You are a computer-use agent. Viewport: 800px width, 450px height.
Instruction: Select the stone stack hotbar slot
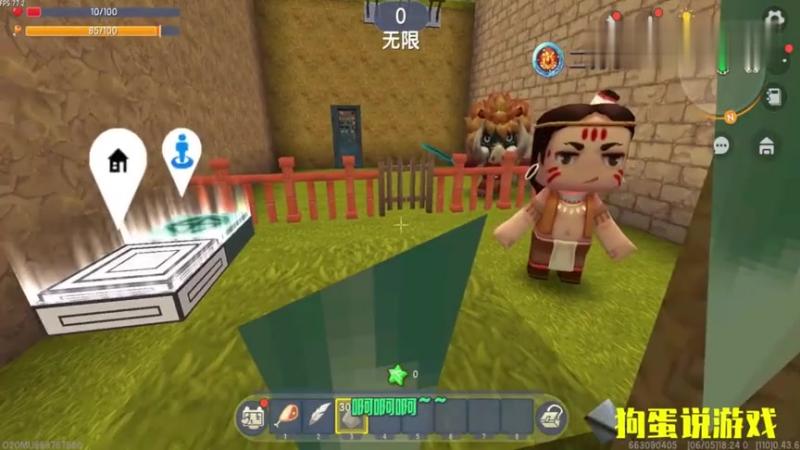[352, 415]
